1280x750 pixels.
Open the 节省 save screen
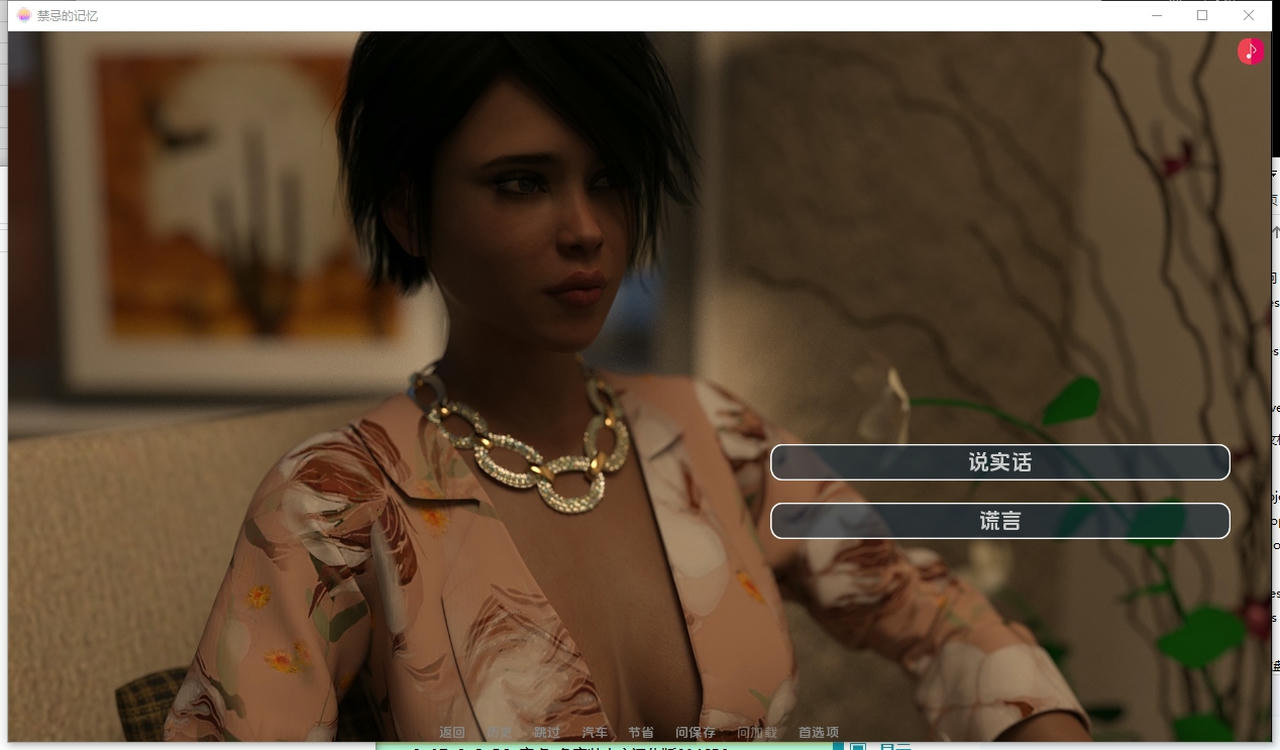point(641,732)
